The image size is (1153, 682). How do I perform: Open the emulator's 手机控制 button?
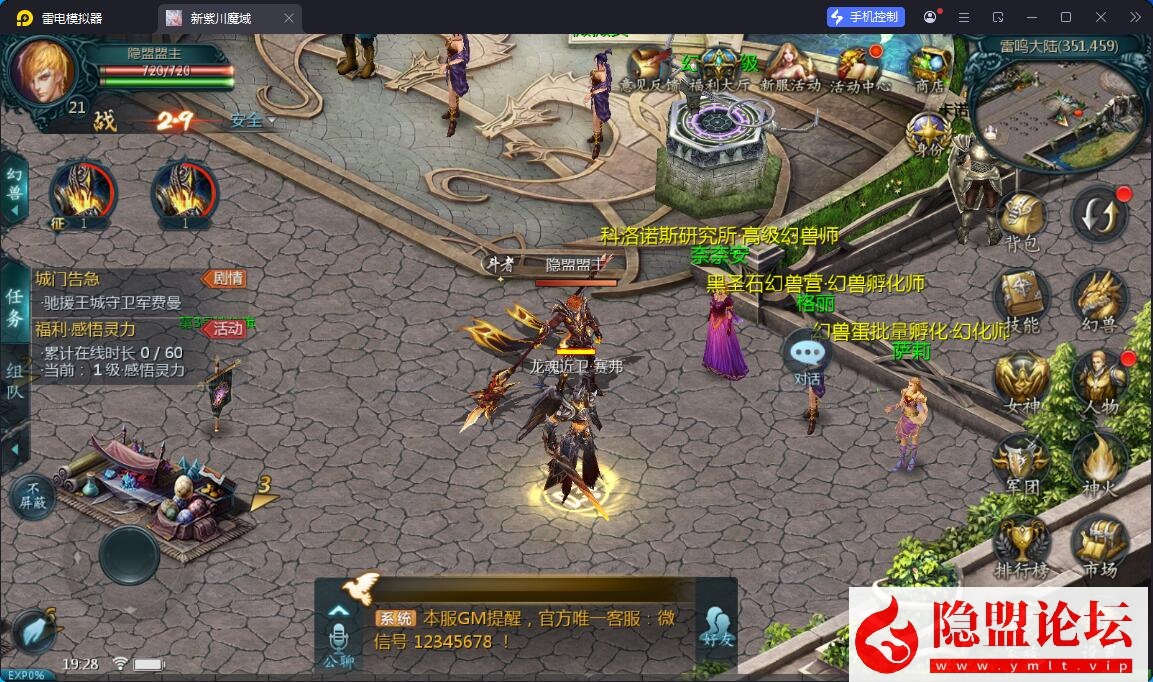(866, 17)
